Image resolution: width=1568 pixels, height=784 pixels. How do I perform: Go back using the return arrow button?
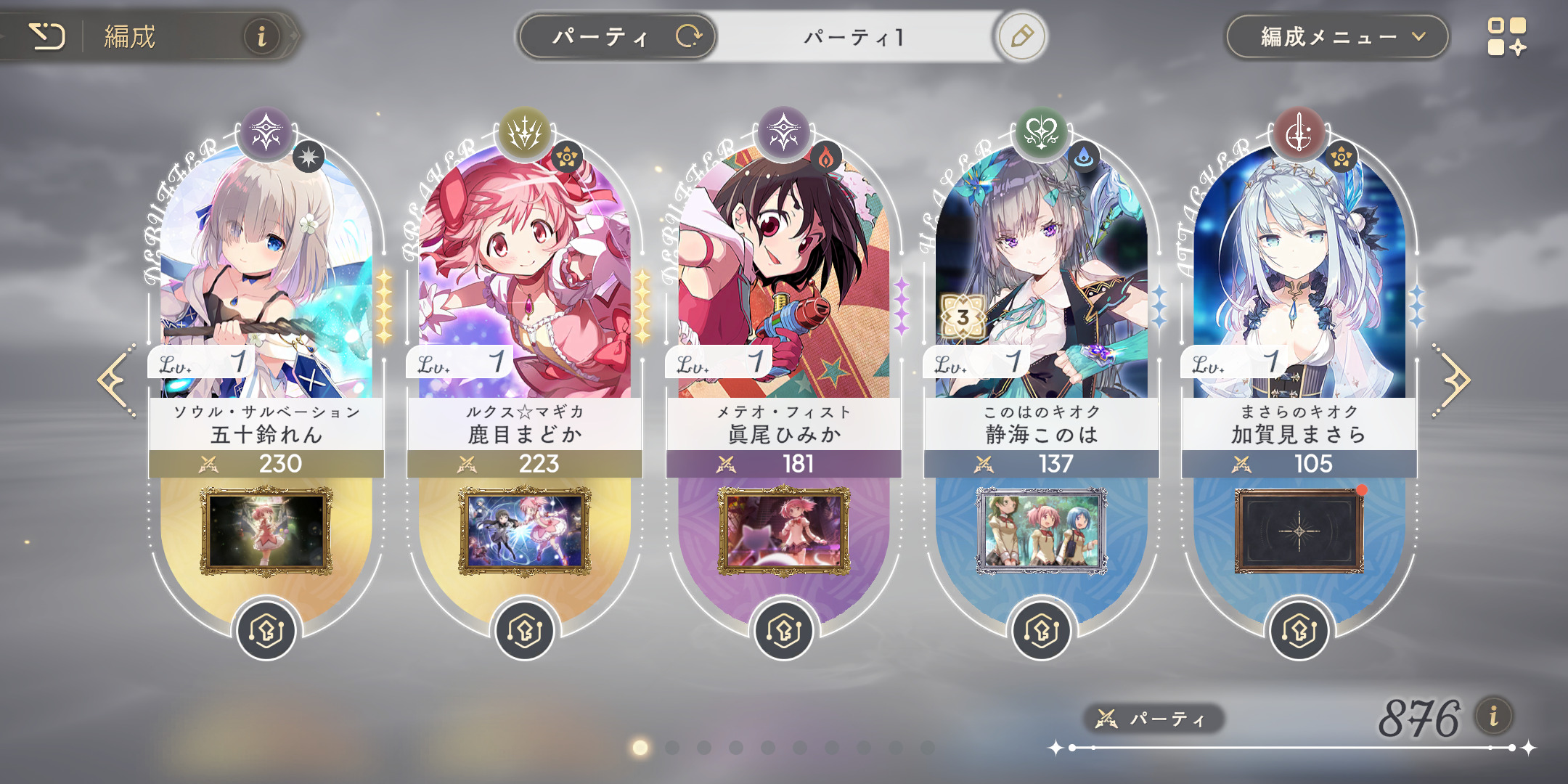(x=46, y=36)
